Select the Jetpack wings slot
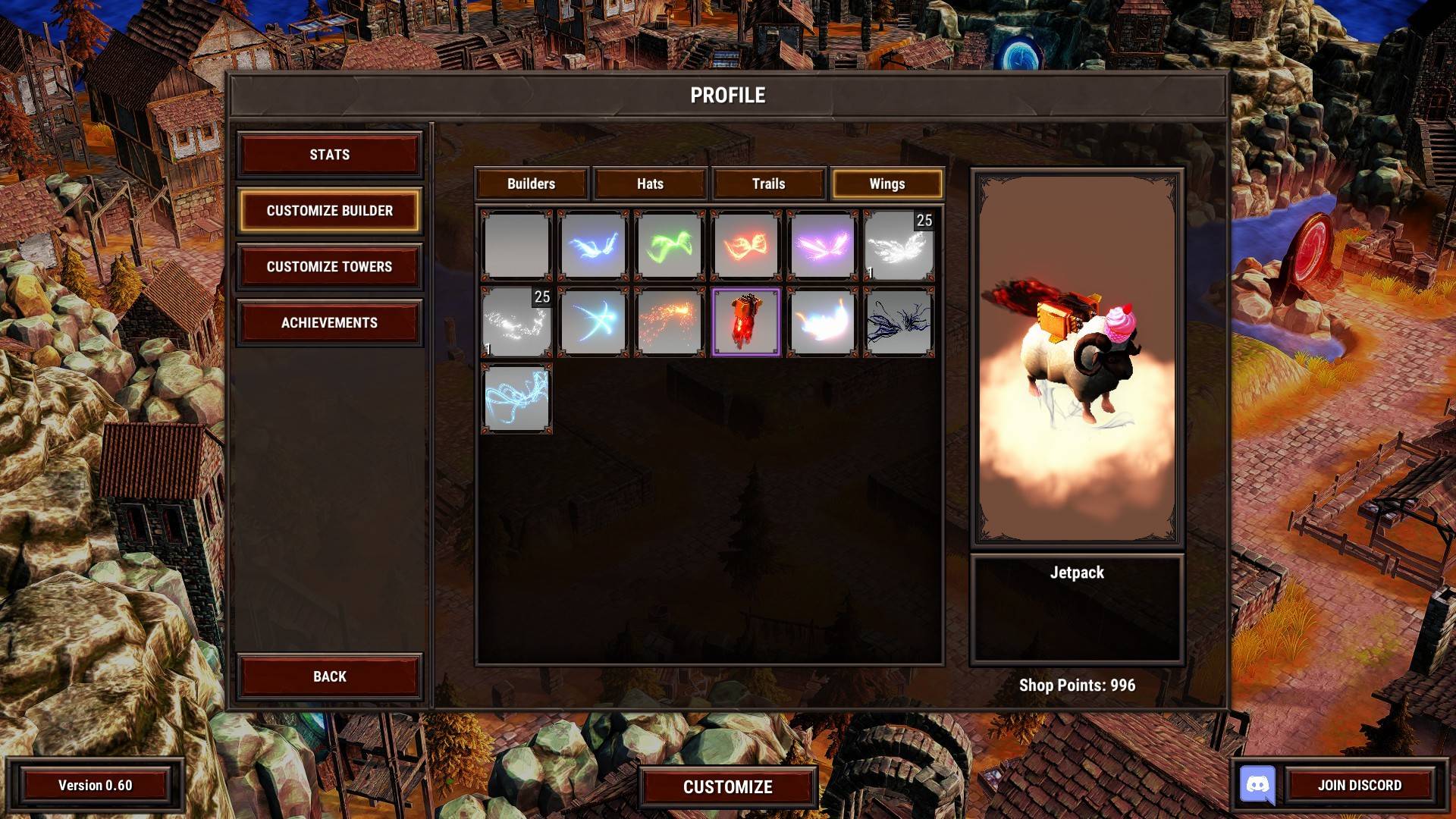This screenshot has height=819, width=1456. pos(746,322)
